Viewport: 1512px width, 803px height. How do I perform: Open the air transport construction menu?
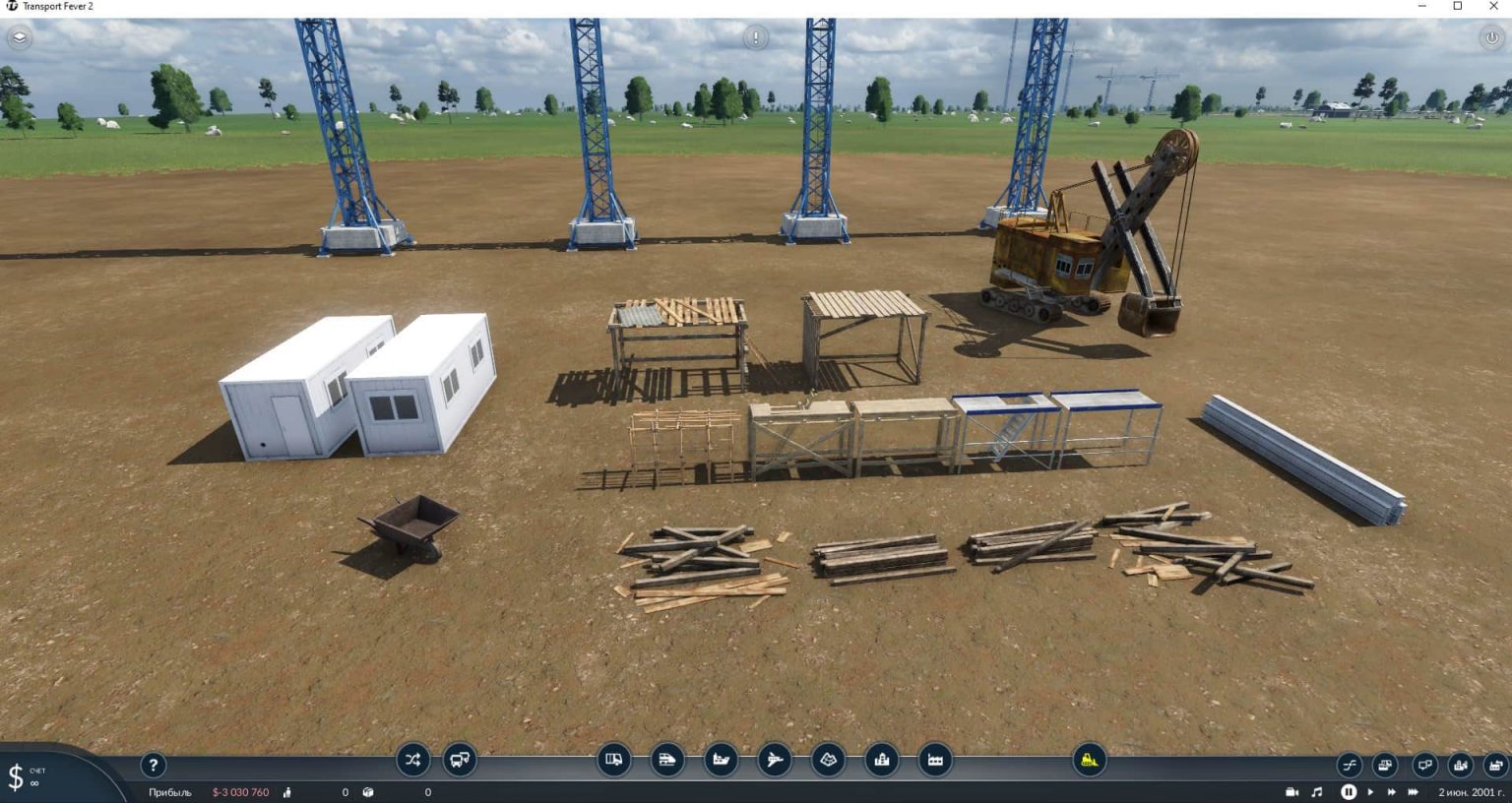pos(775,760)
